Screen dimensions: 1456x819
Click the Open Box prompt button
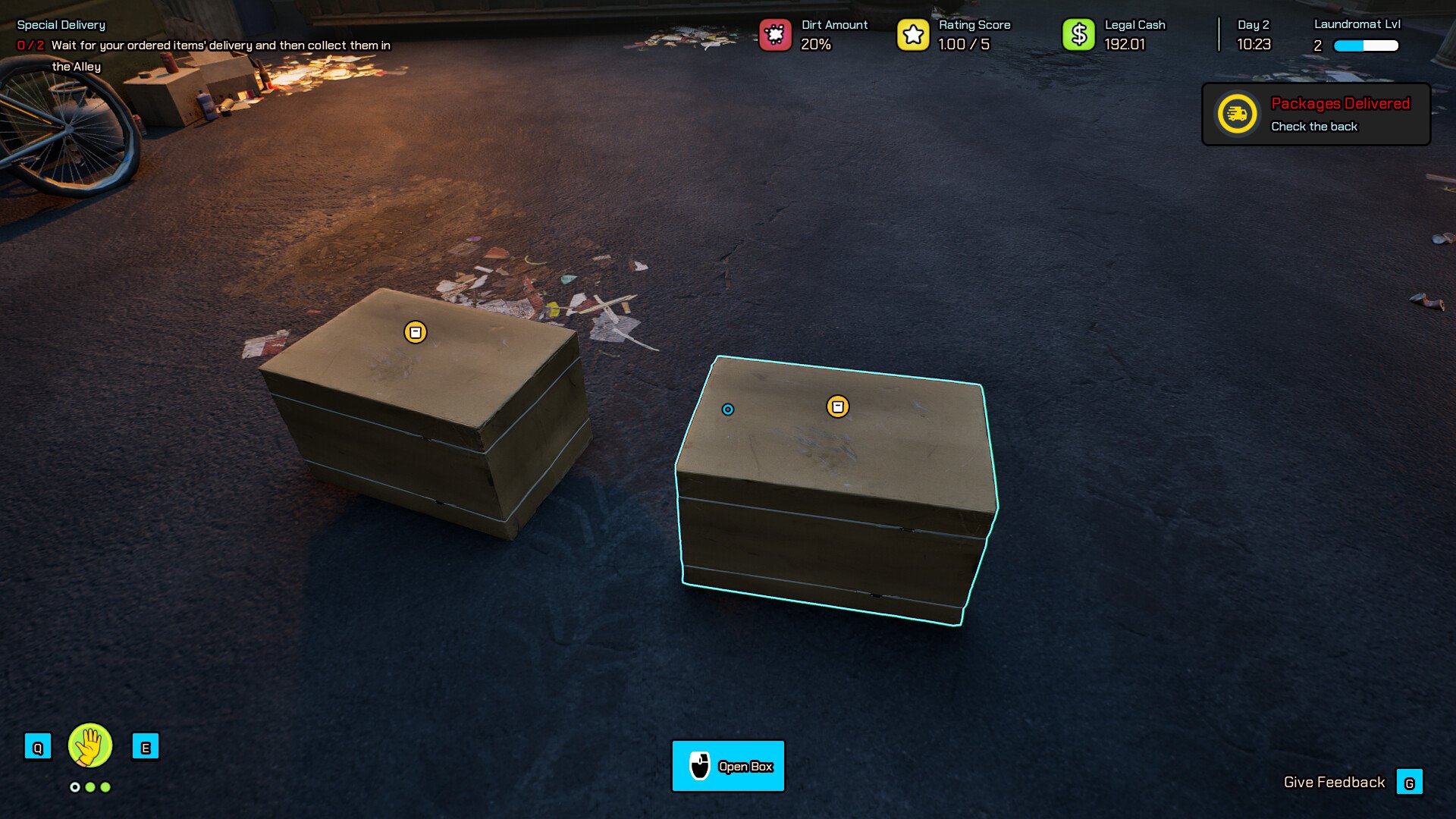(x=728, y=766)
